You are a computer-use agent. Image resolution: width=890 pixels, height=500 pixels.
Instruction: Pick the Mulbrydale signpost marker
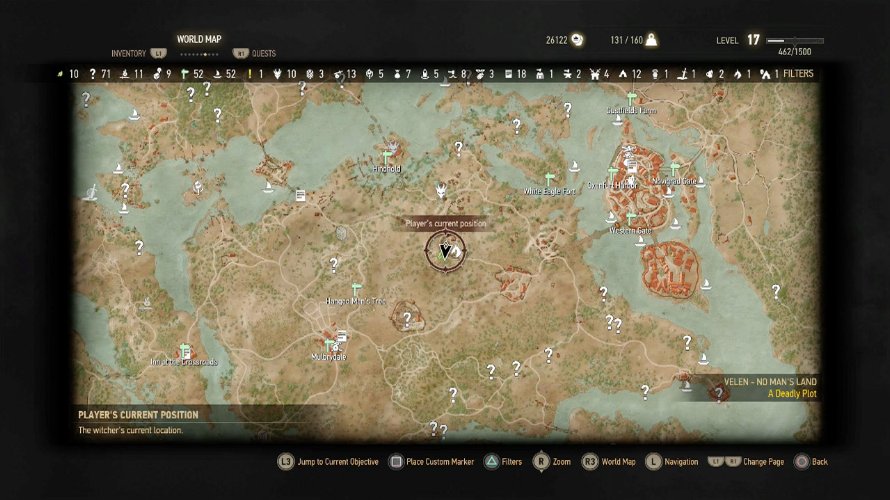point(329,345)
